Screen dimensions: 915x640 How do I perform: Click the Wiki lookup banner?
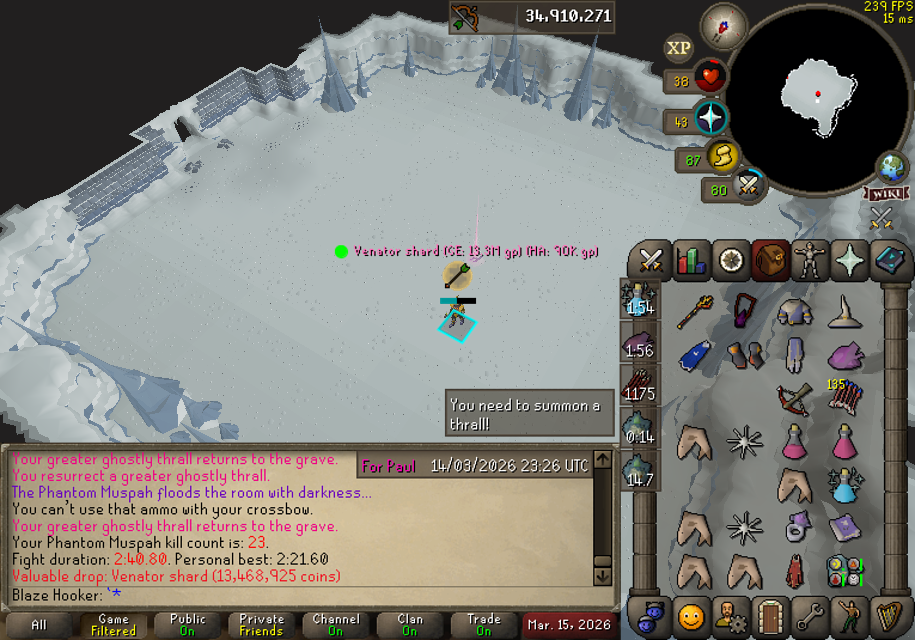[886, 193]
